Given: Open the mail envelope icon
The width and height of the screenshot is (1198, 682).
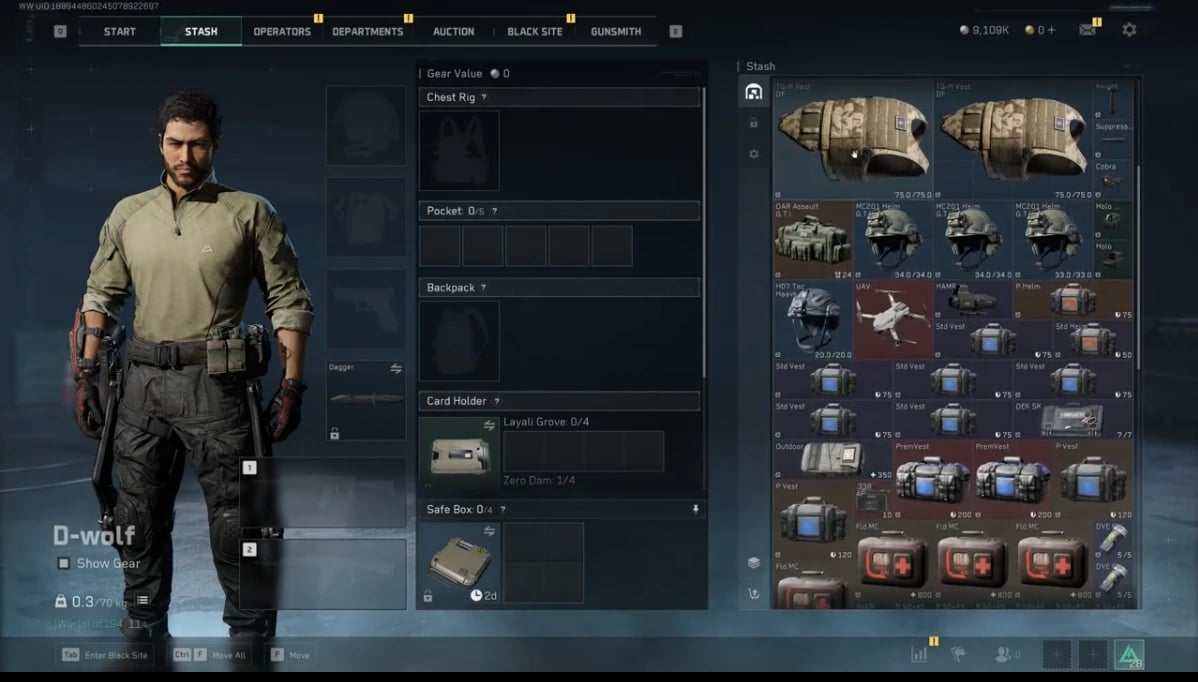Looking at the screenshot, I should [1087, 30].
